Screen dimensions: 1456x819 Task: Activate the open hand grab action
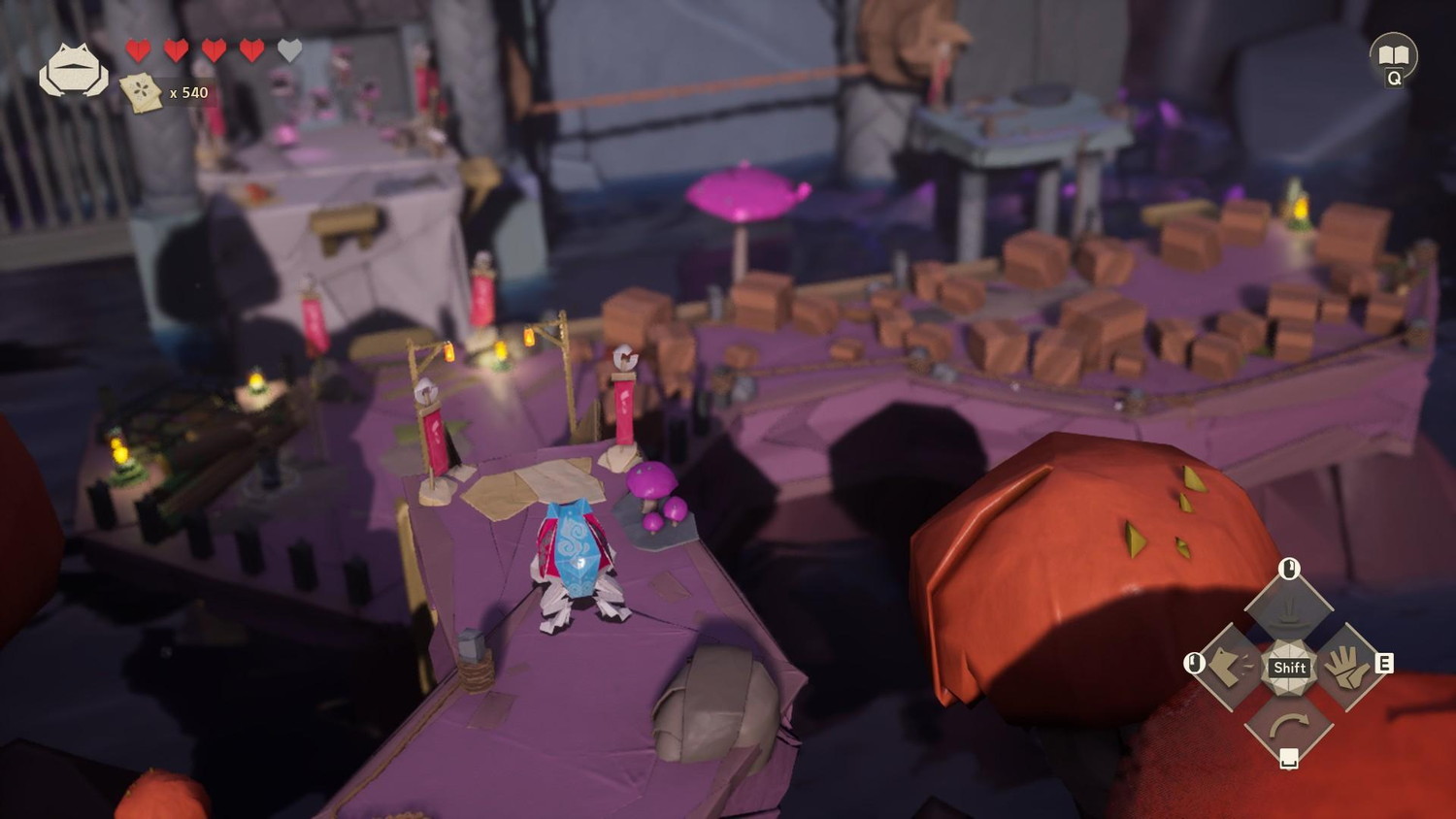pyautogui.click(x=1346, y=667)
